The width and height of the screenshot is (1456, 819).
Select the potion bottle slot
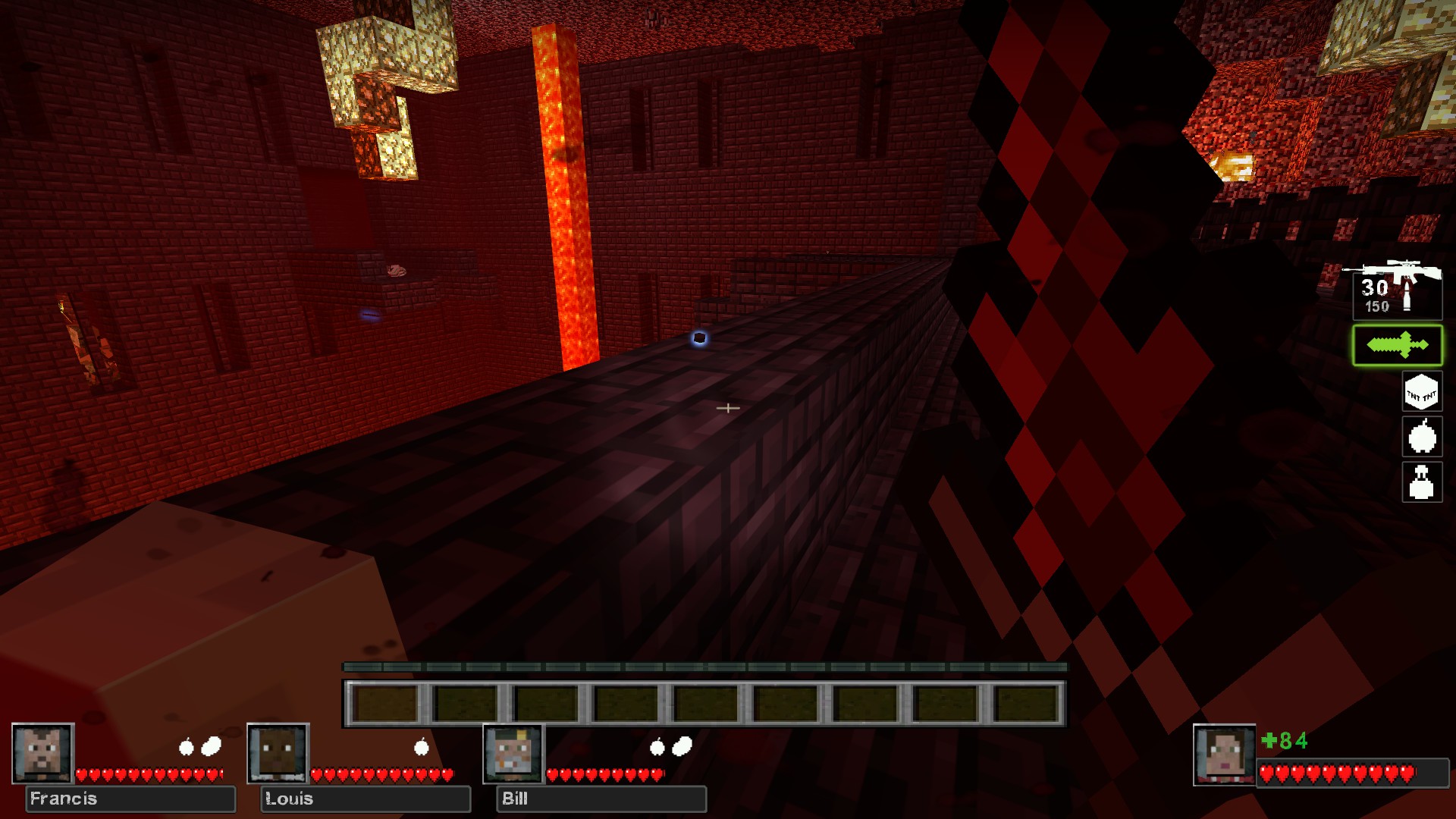[x=1421, y=482]
